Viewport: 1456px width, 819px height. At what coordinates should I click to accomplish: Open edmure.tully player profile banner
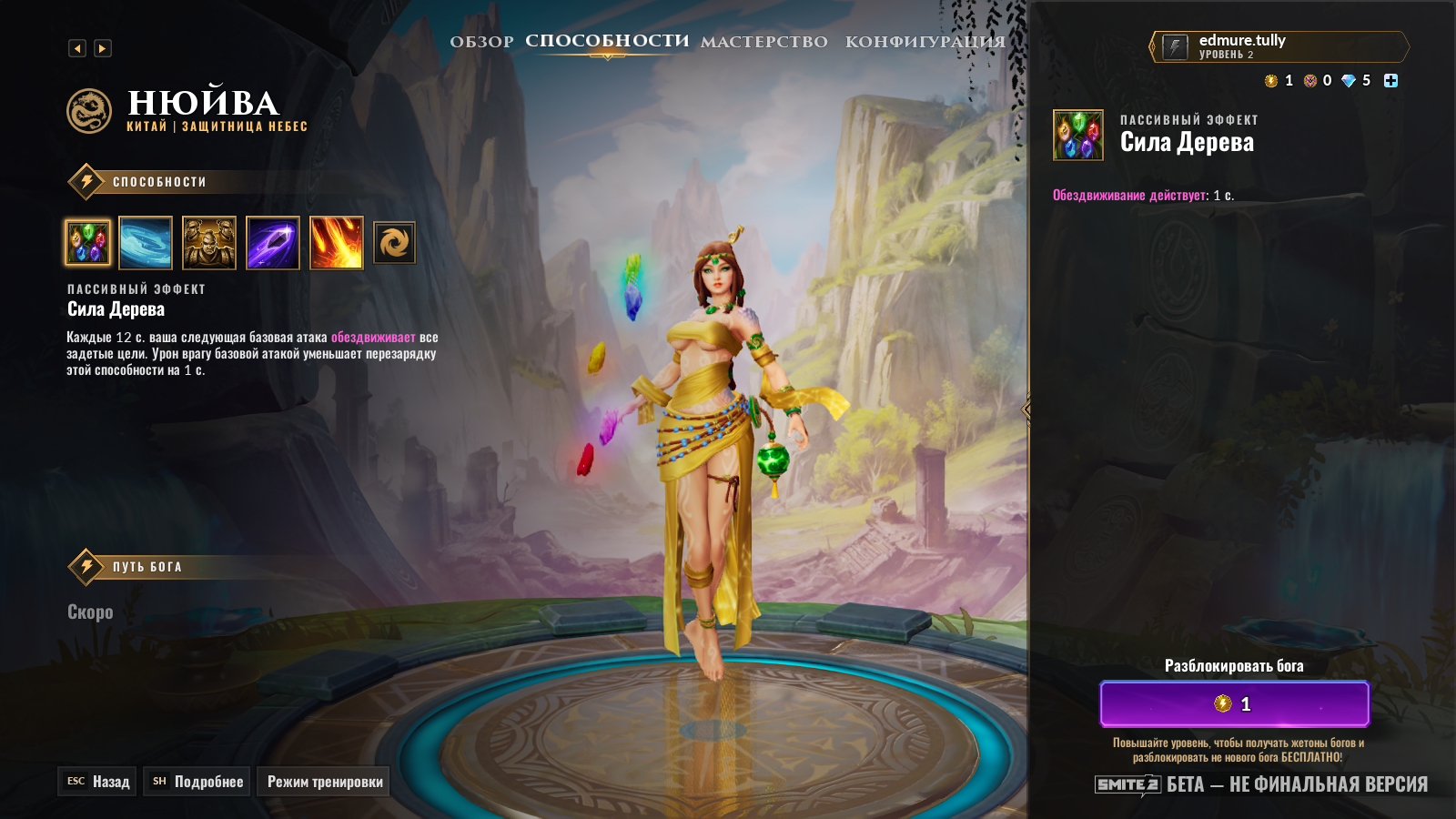1279,46
